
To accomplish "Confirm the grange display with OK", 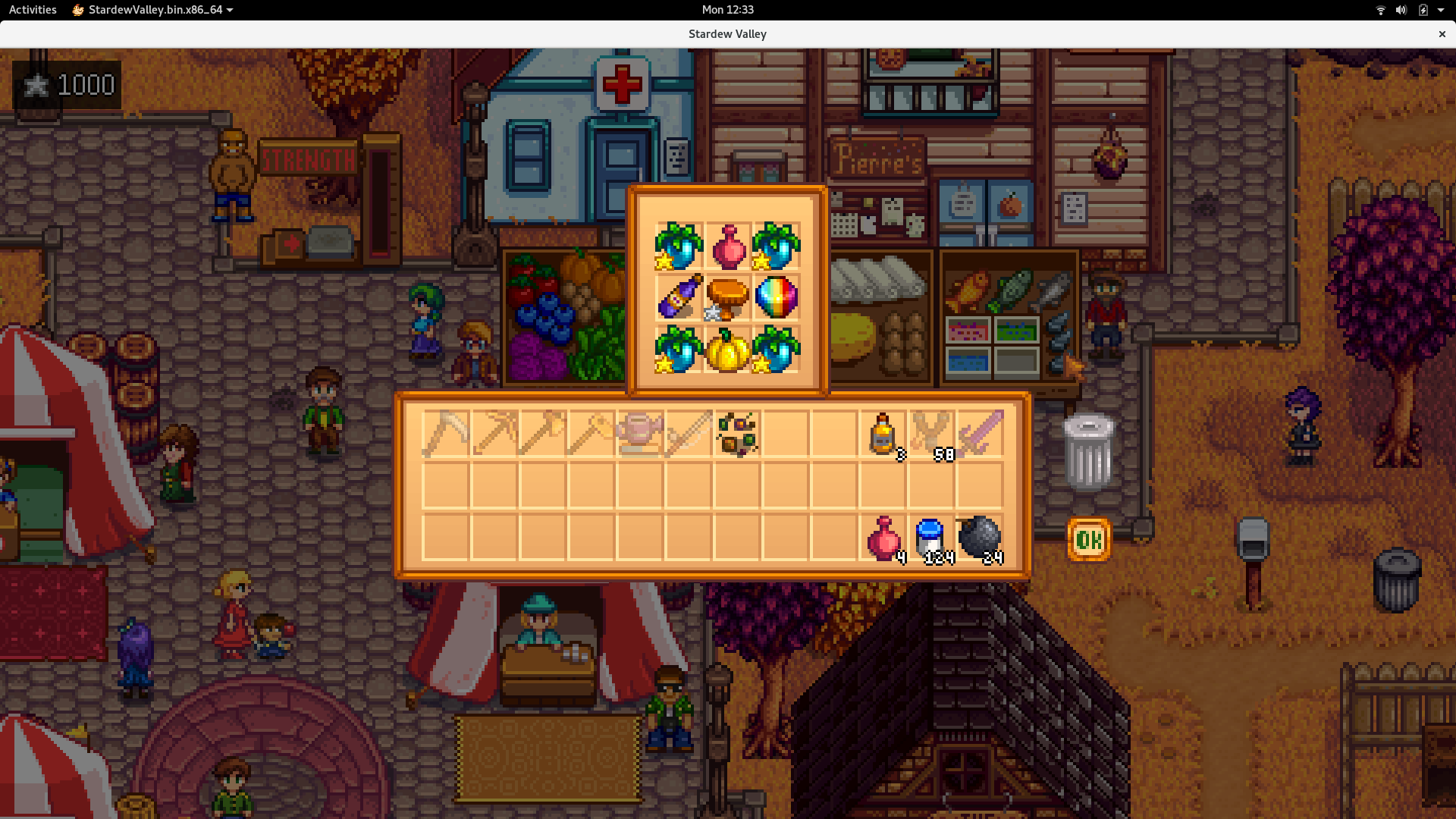I will click(x=1089, y=540).
